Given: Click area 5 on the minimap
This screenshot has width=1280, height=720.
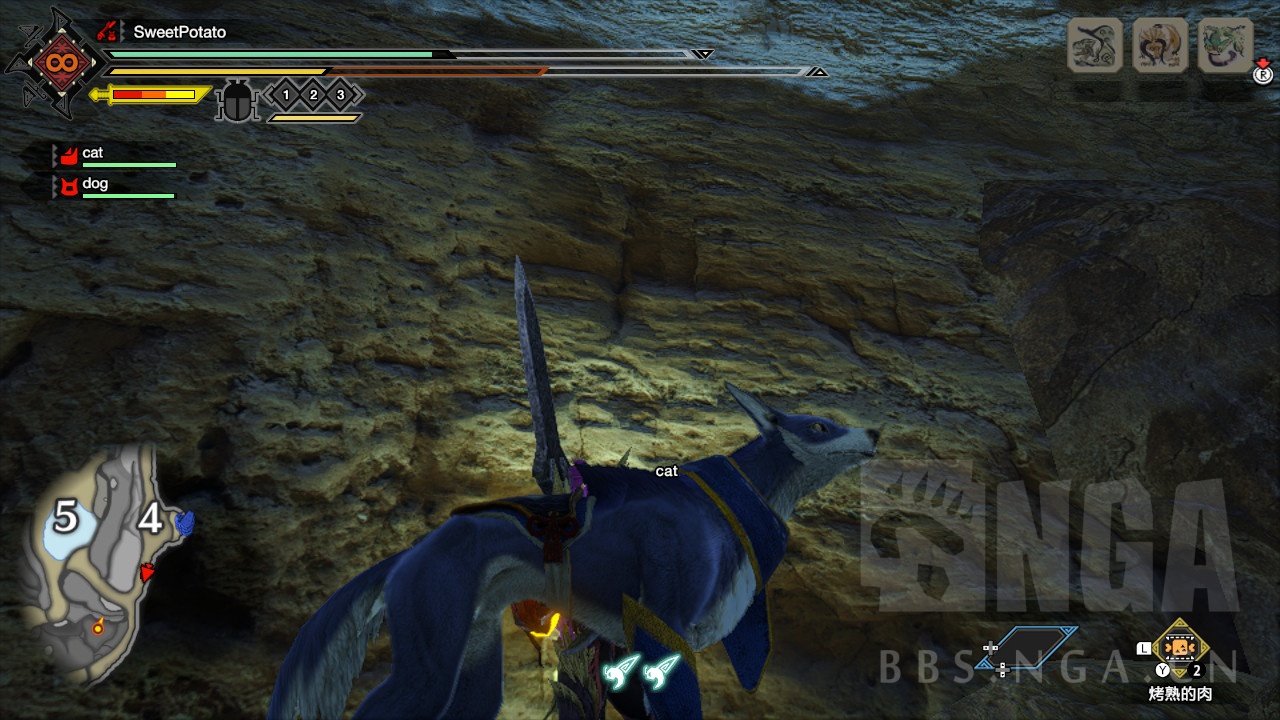Looking at the screenshot, I should (x=65, y=518).
